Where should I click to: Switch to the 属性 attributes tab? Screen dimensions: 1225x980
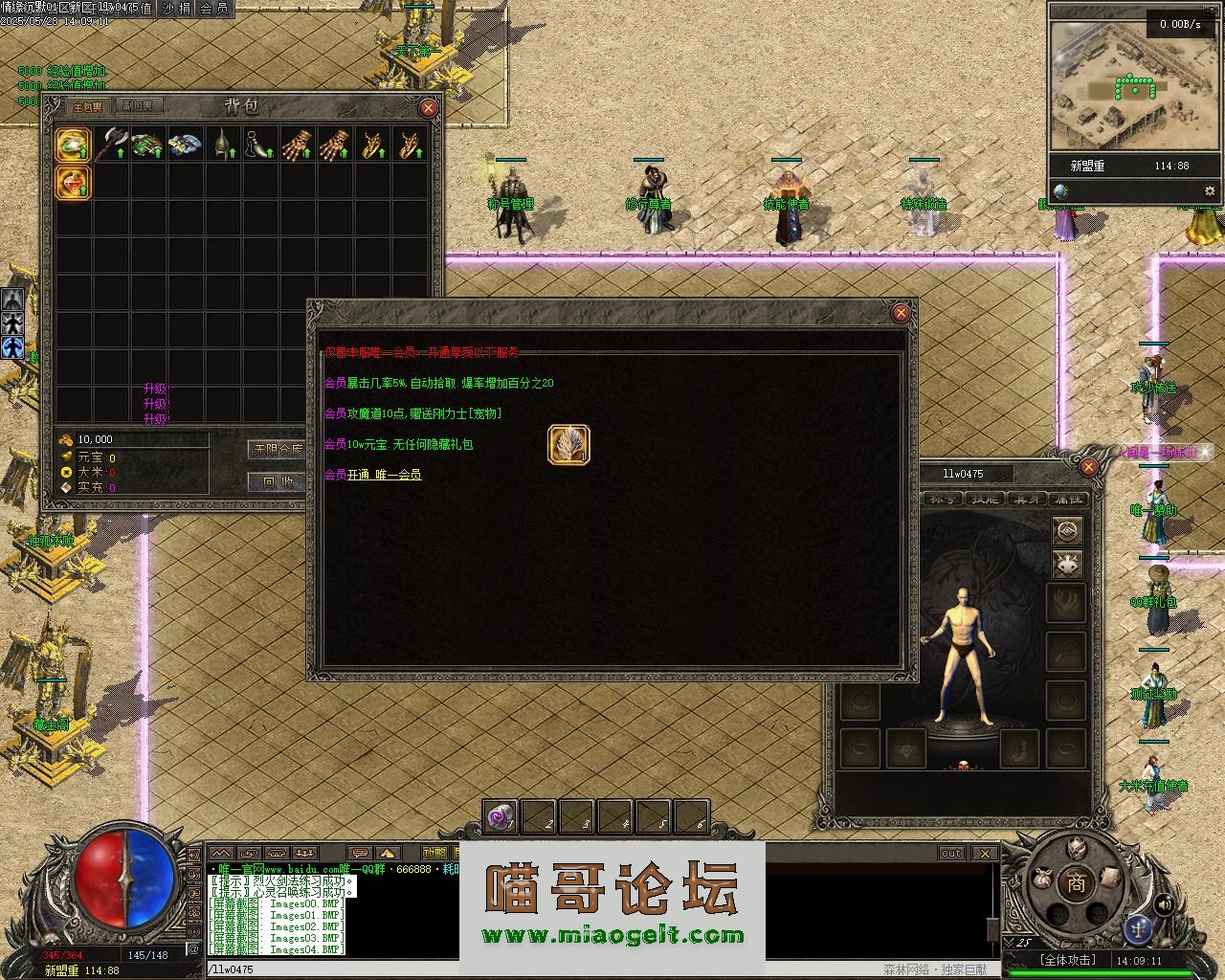(1067, 499)
